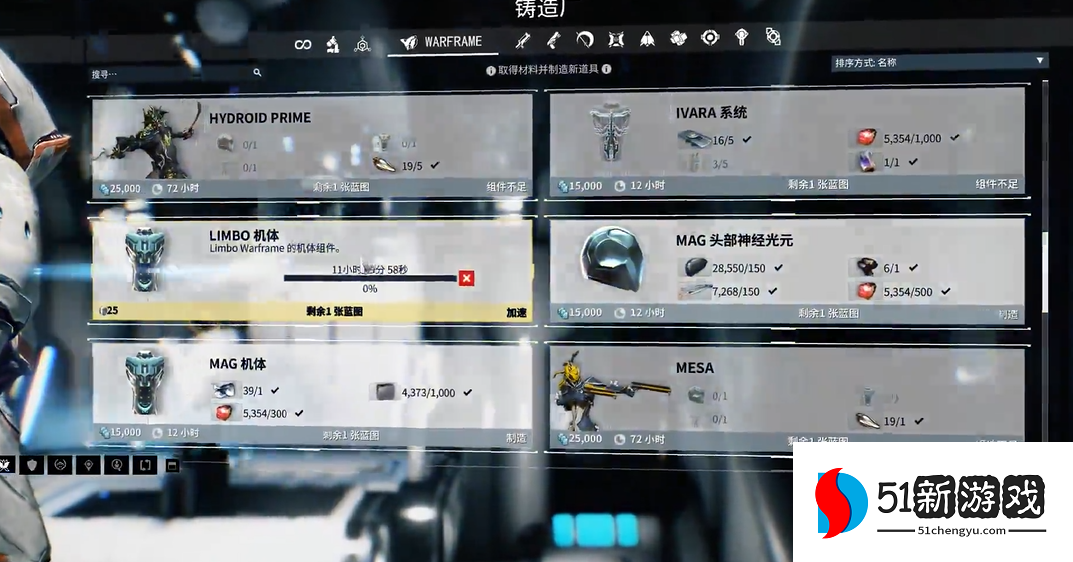Click the swap arrows icon in bottom bar
The image size is (1073, 562).
(144, 465)
